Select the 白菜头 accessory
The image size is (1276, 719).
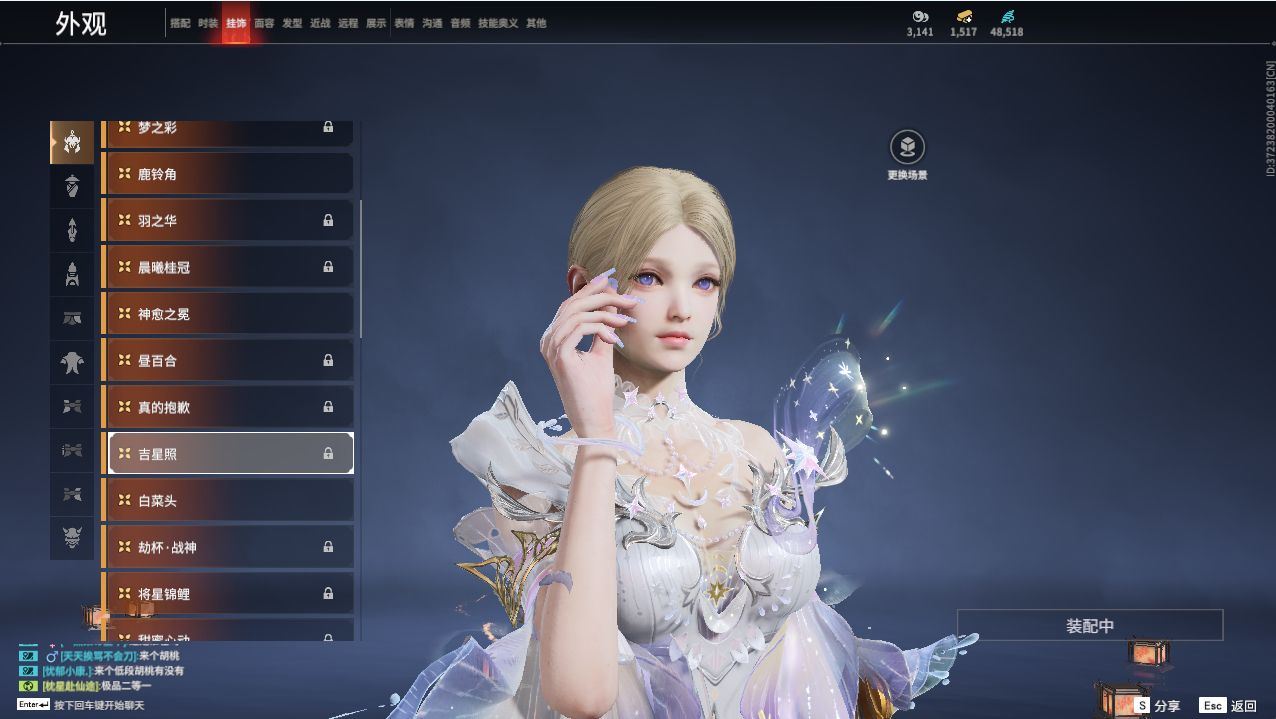tap(228, 500)
